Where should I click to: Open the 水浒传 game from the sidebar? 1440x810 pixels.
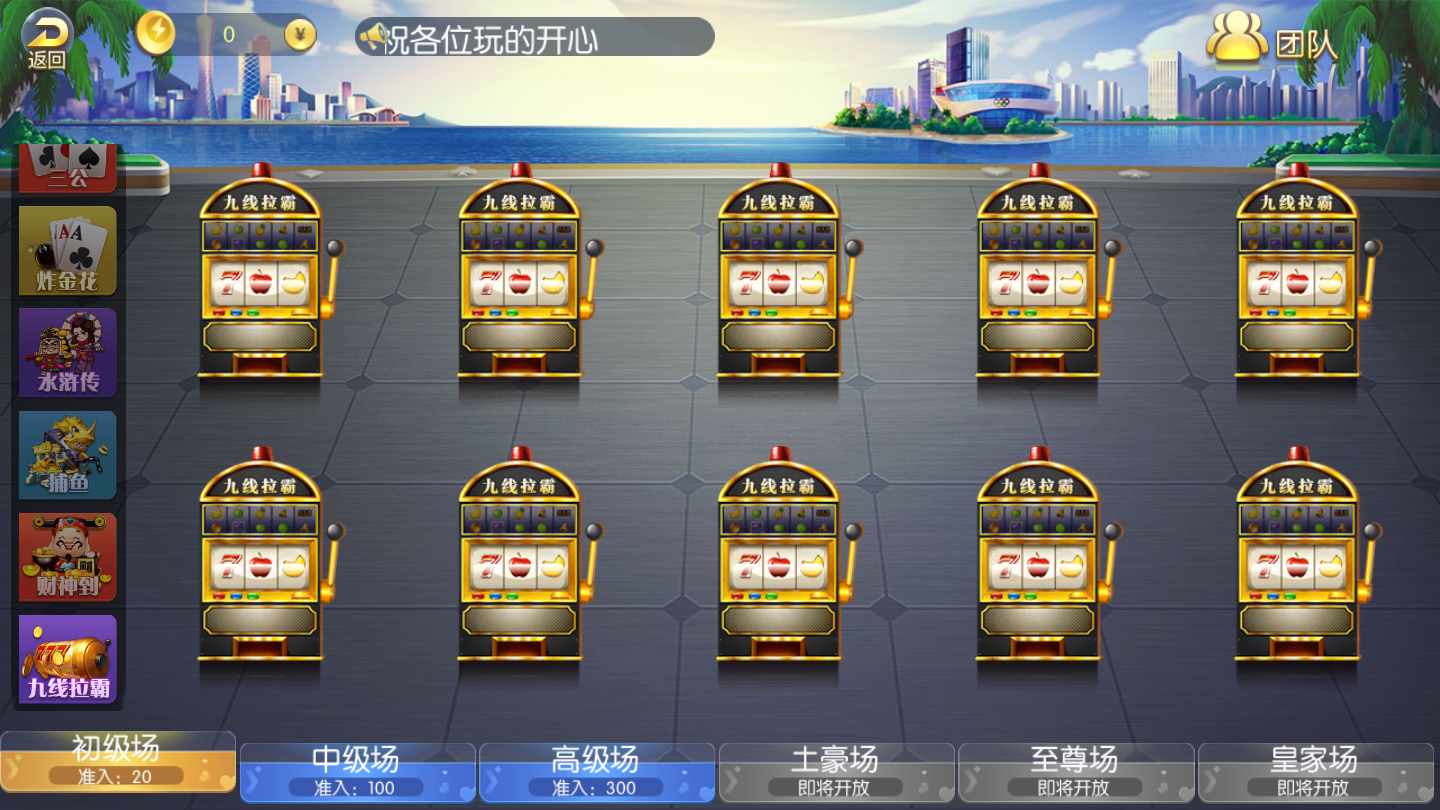point(66,351)
